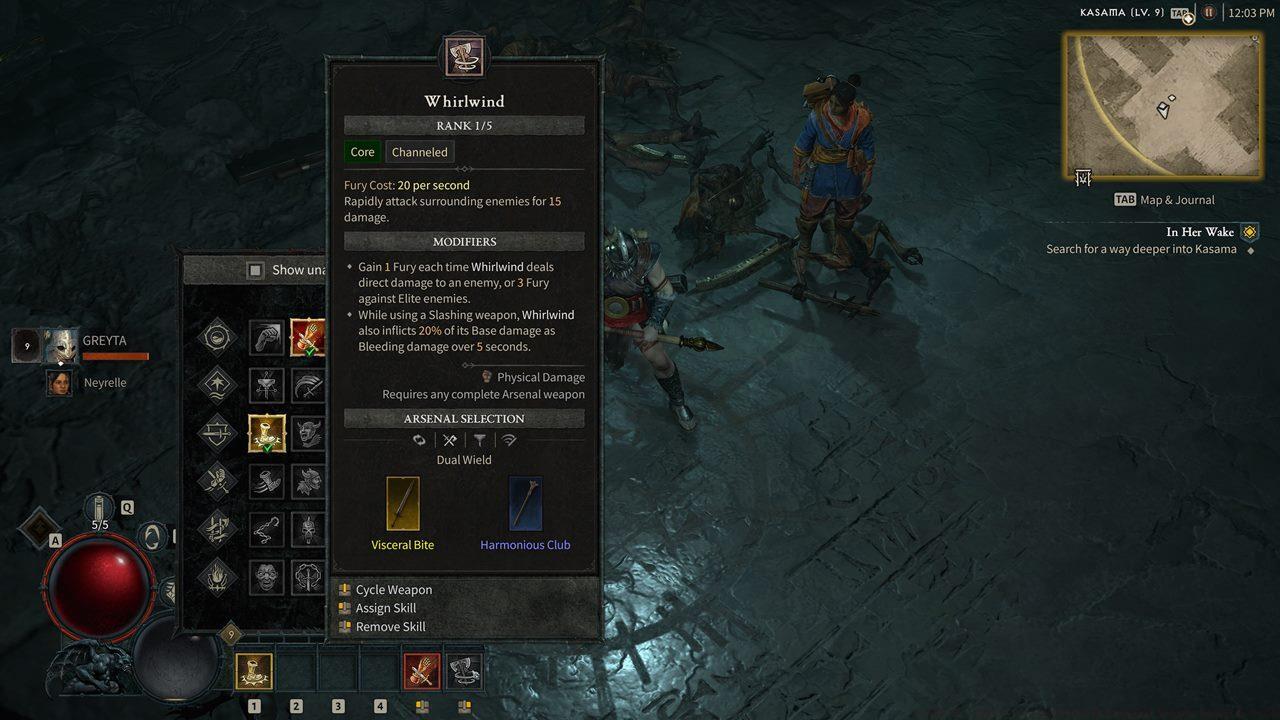
Task: Toggle the Show unassigned checkbox
Action: point(255,269)
